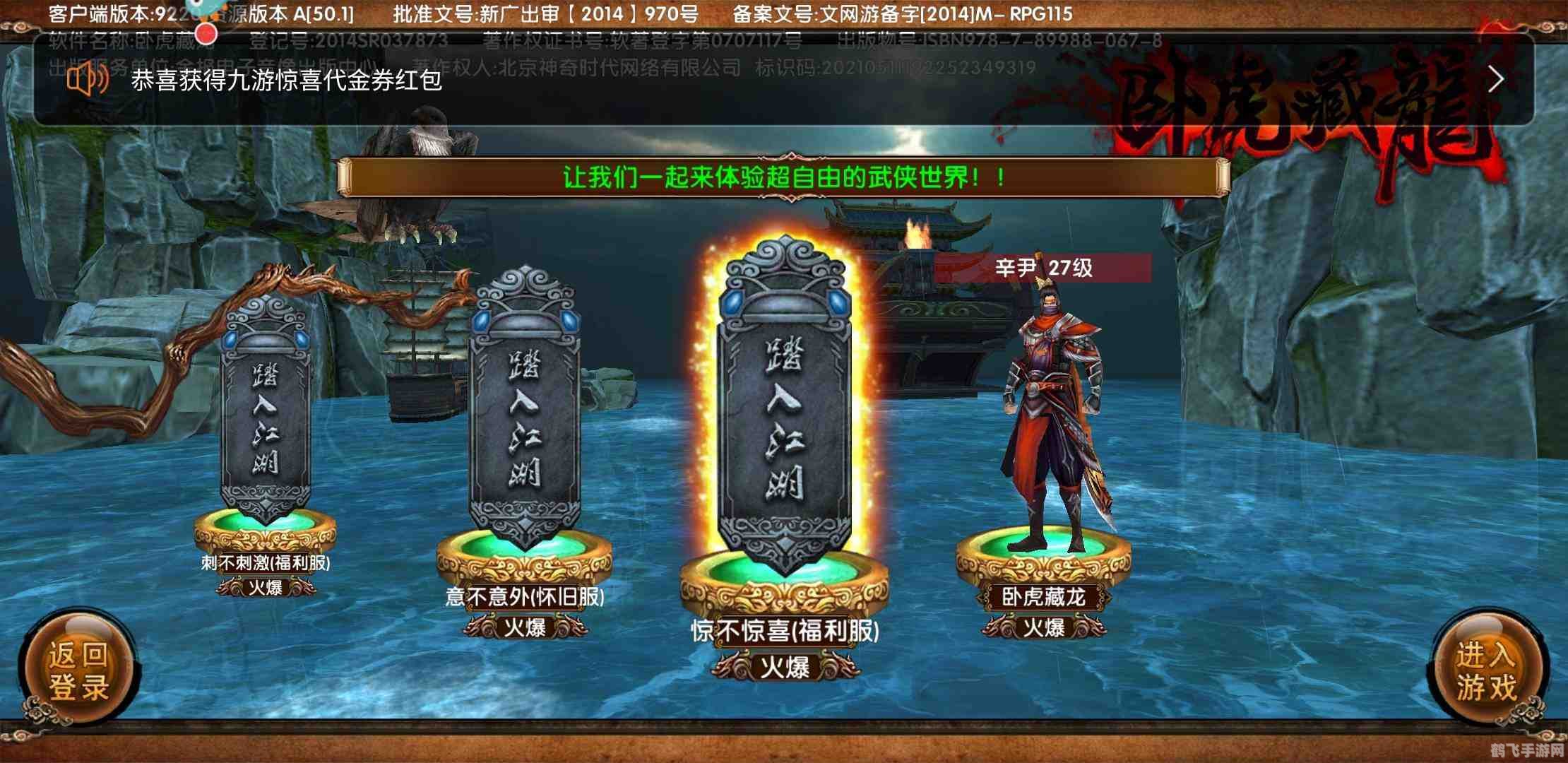Select the green banner 让我们一起来体验超自由的武侠世界
Screen dimensions: 1568x763
pyautogui.click(x=786, y=179)
